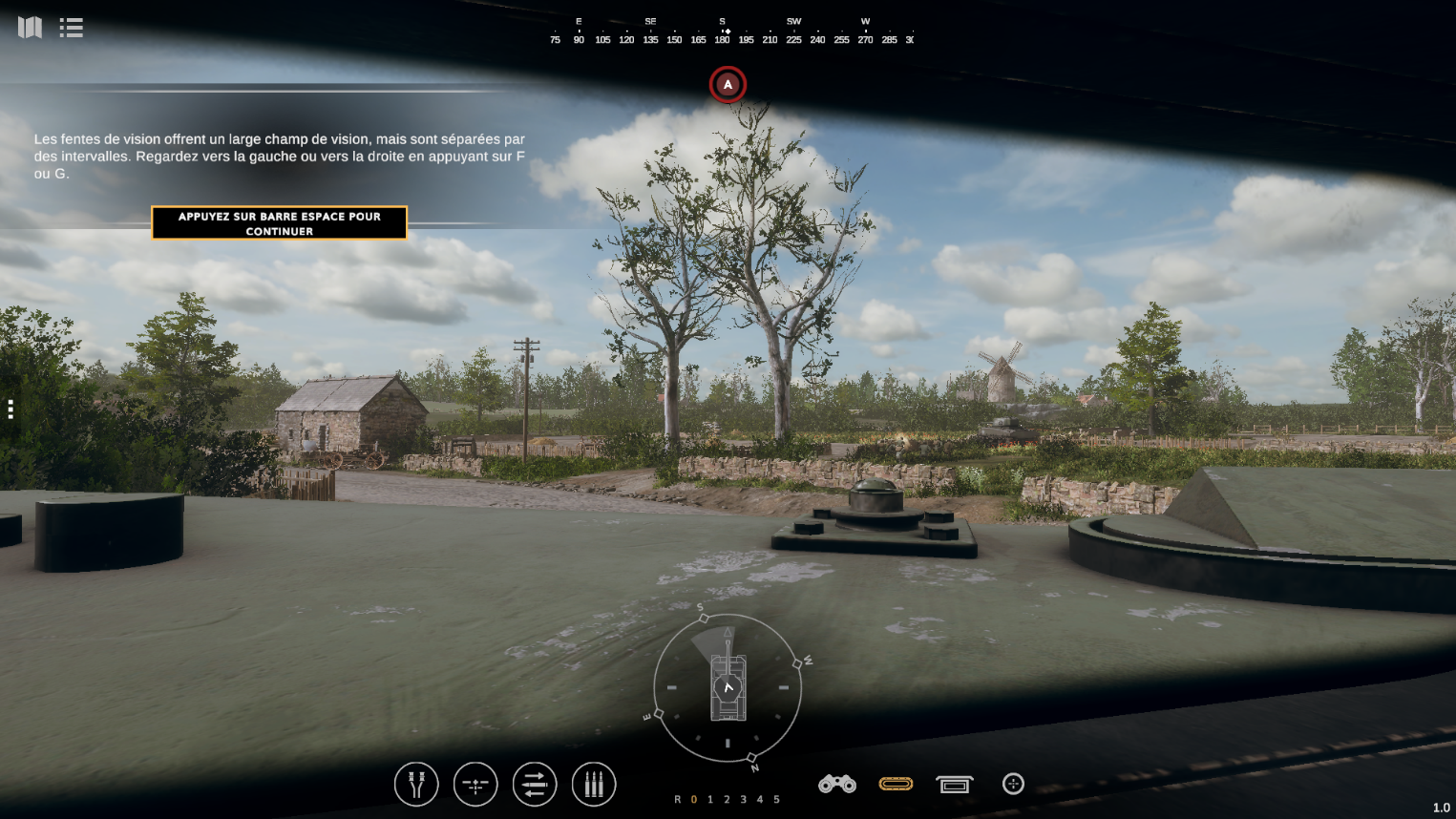Click the continue tutorial prompt box
1456x819 pixels.
tap(279, 223)
